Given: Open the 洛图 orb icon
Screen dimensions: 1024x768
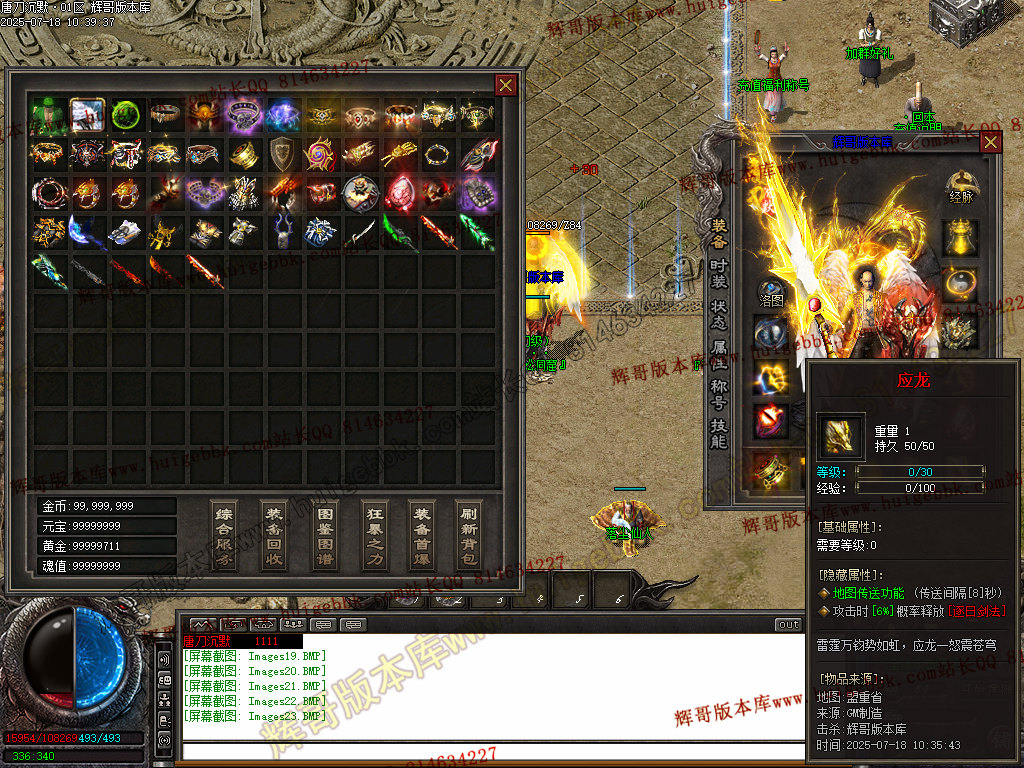Looking at the screenshot, I should (771, 290).
